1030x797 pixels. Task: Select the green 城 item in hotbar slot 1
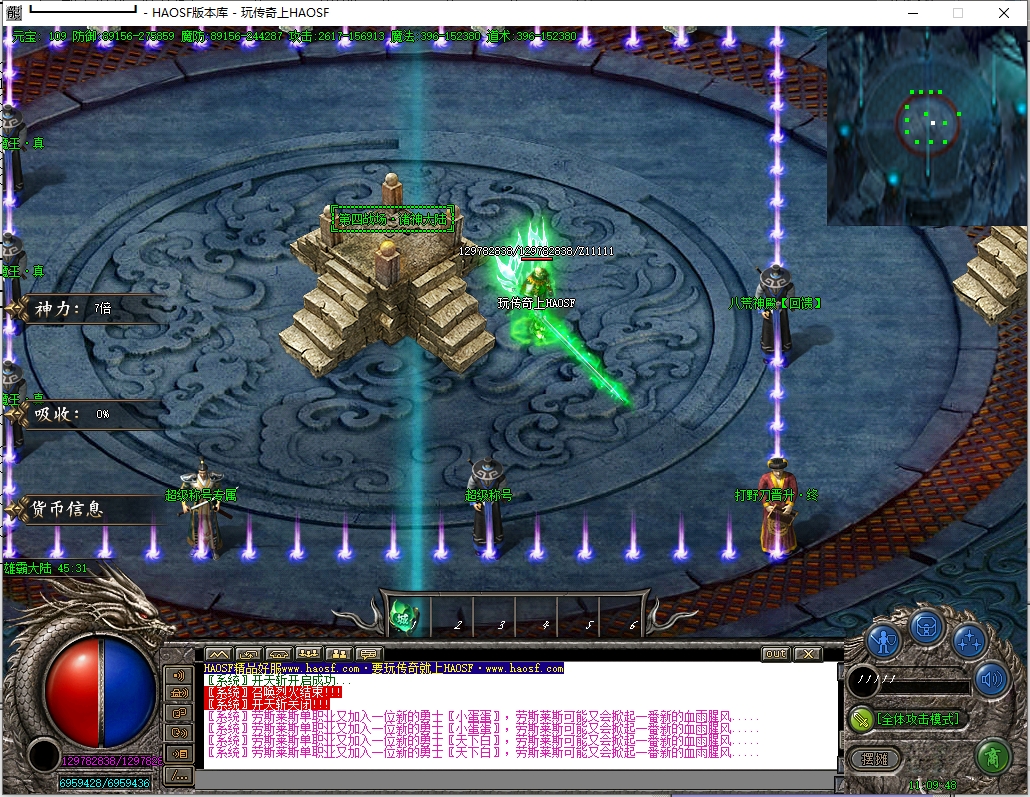[403, 613]
